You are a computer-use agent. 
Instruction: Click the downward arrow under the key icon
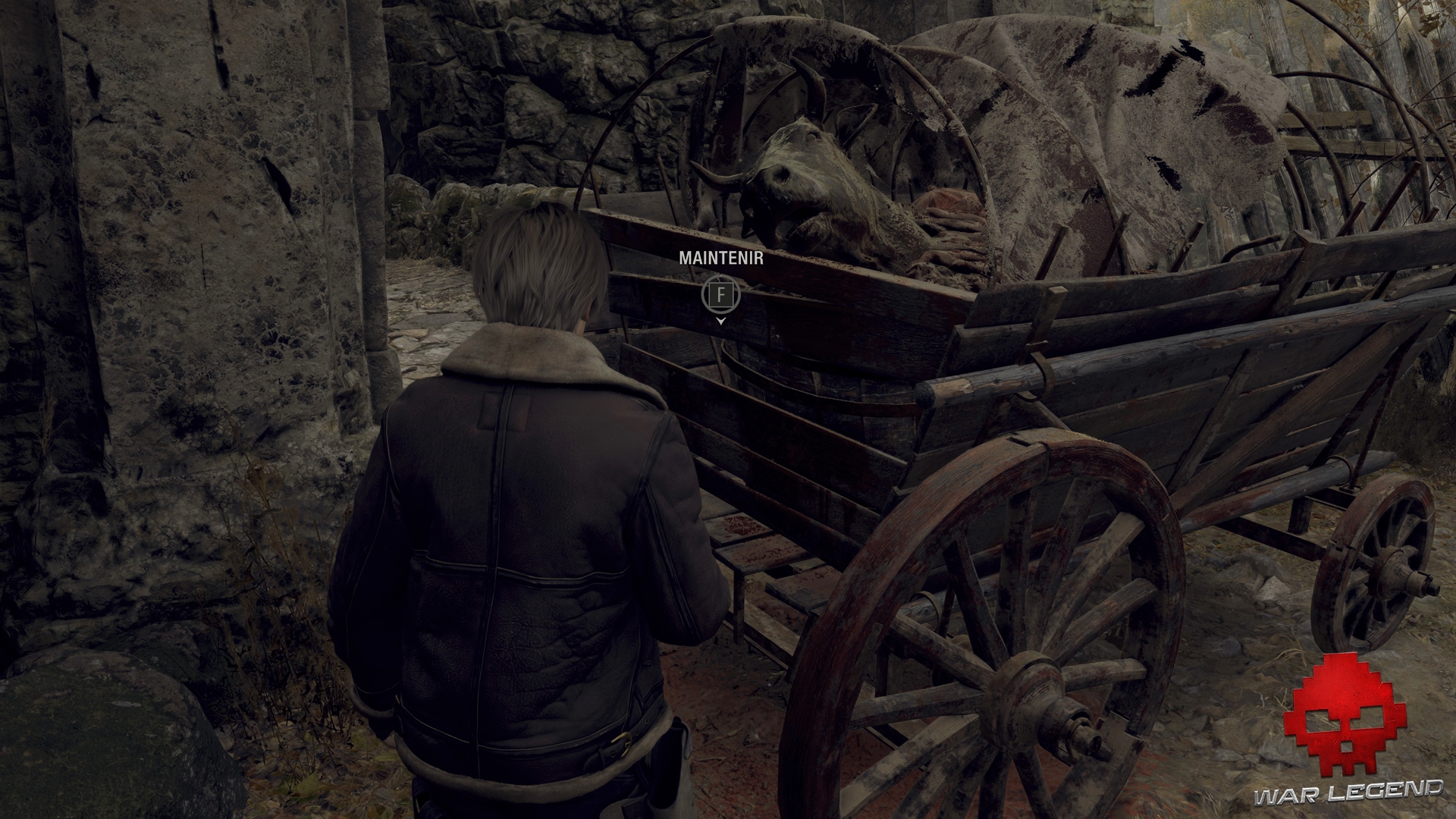[720, 322]
